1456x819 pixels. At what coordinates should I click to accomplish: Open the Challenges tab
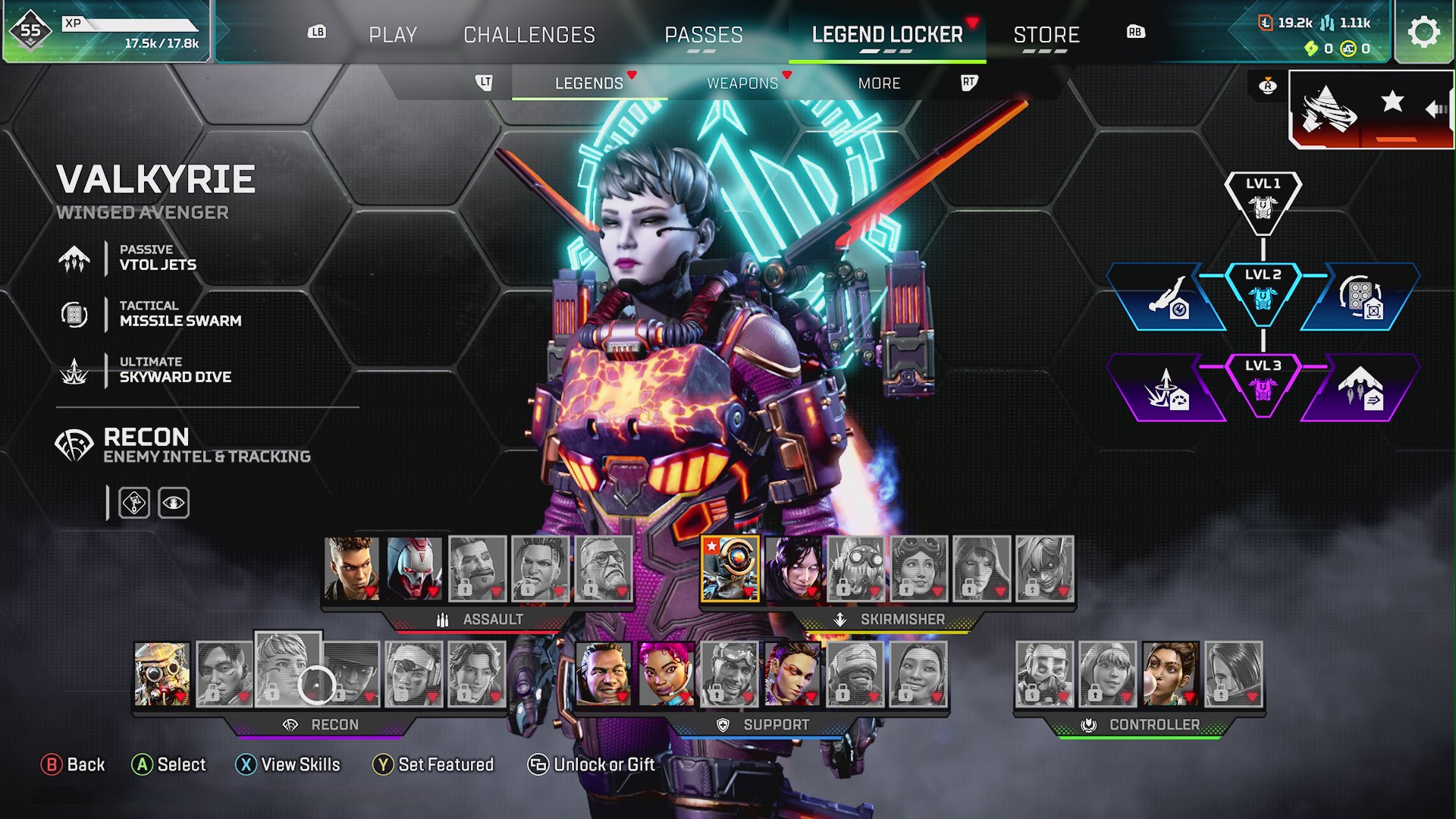tap(529, 35)
